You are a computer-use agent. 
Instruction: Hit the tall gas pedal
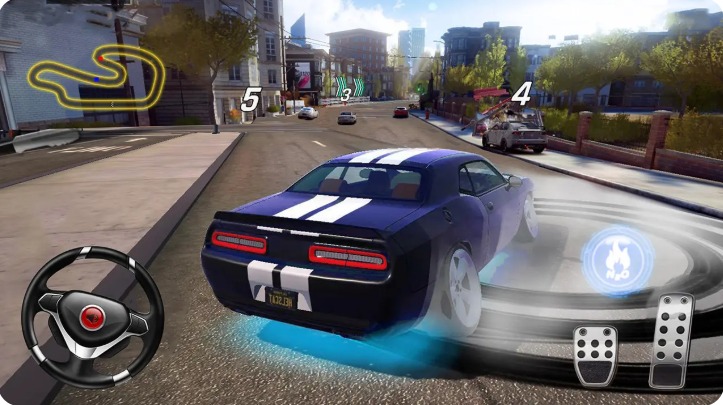pyautogui.click(x=670, y=340)
